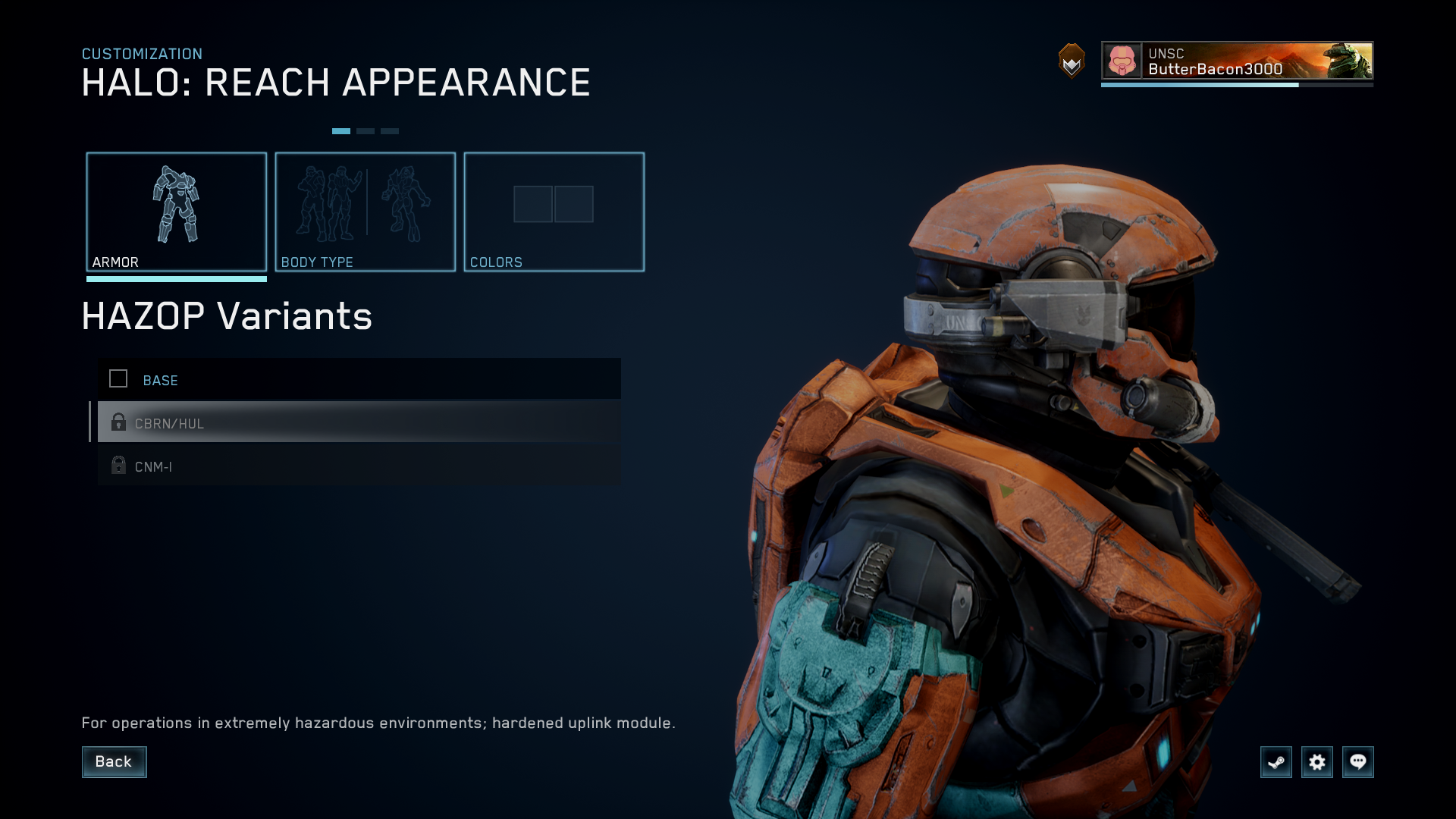The image size is (1456, 819).
Task: Open the text chat bubble icon
Action: pyautogui.click(x=1358, y=762)
